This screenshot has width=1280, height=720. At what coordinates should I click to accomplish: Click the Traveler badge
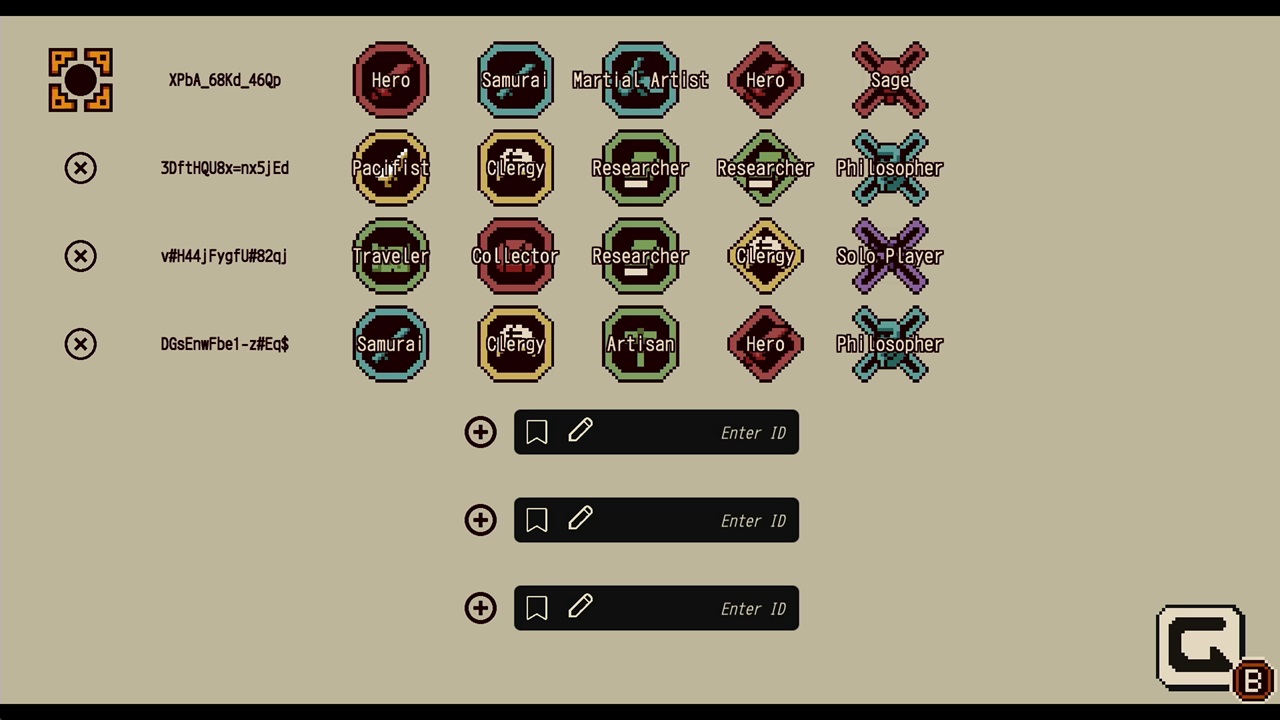coord(391,256)
